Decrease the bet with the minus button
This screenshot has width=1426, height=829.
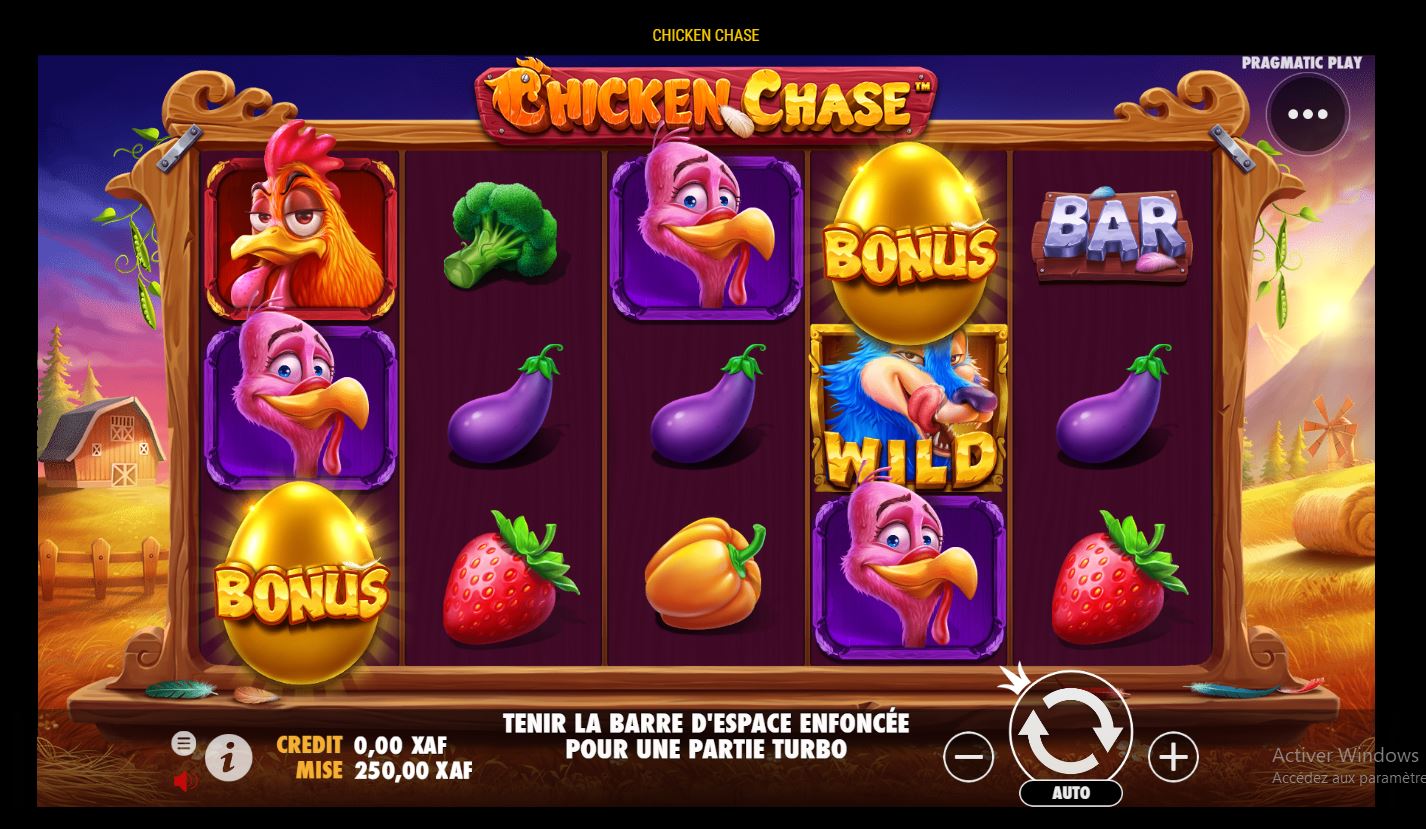(x=968, y=757)
